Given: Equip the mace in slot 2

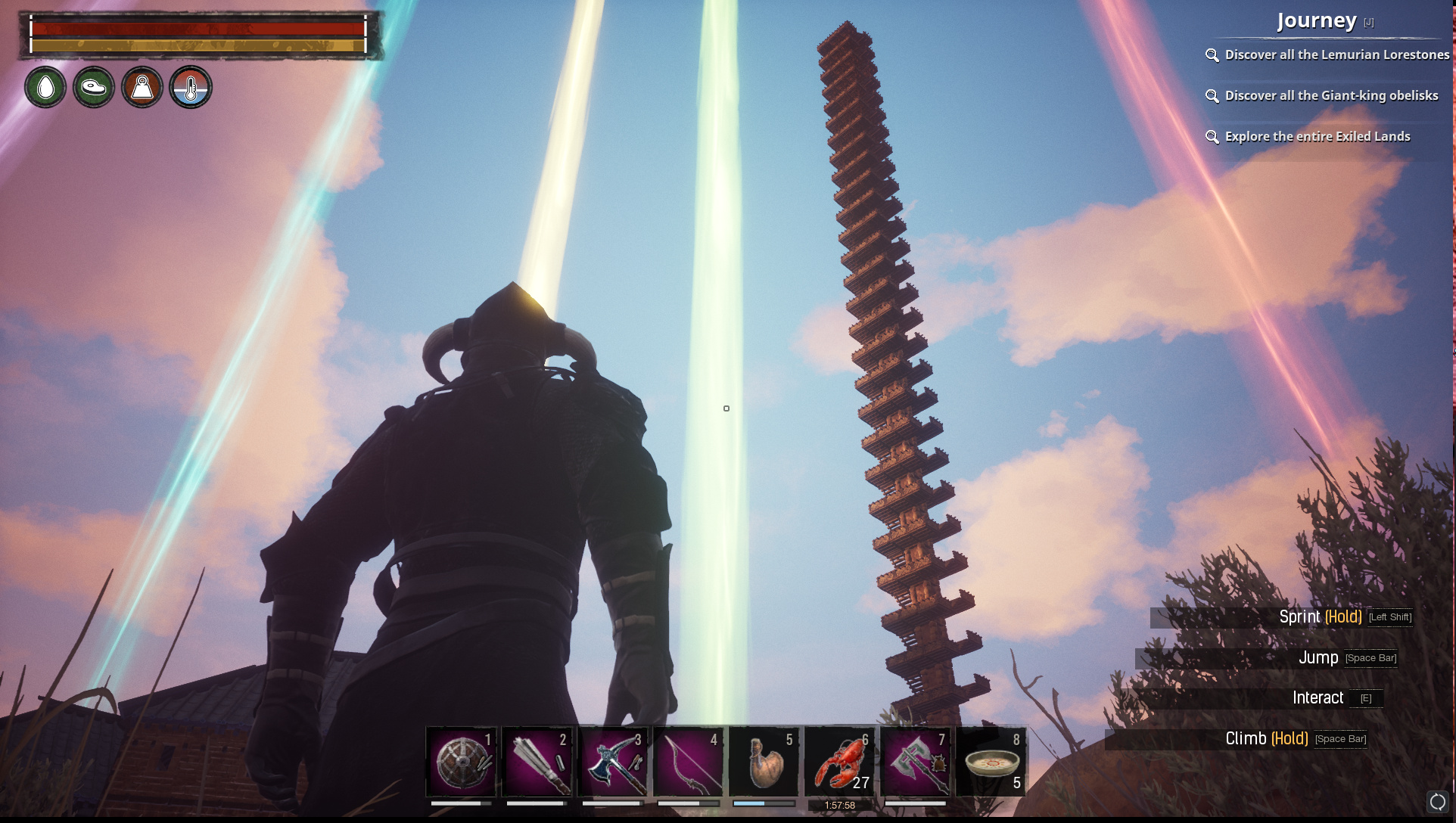Looking at the screenshot, I should pos(537,762).
